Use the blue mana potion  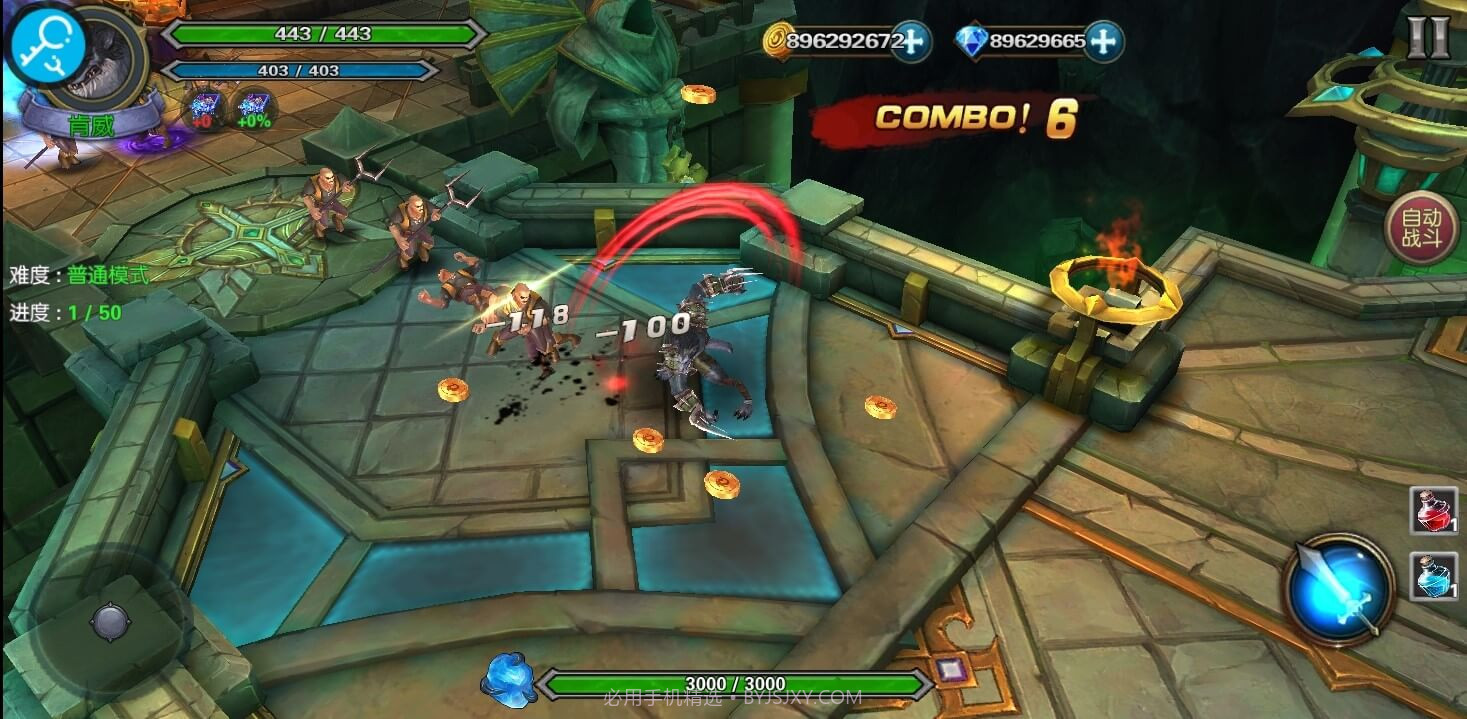tap(1433, 576)
